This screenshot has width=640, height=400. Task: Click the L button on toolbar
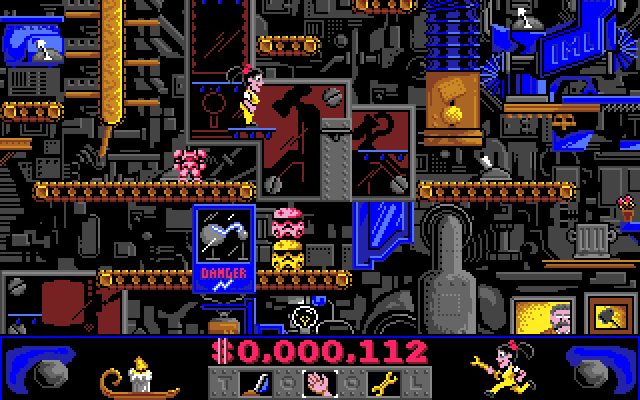click(415, 381)
